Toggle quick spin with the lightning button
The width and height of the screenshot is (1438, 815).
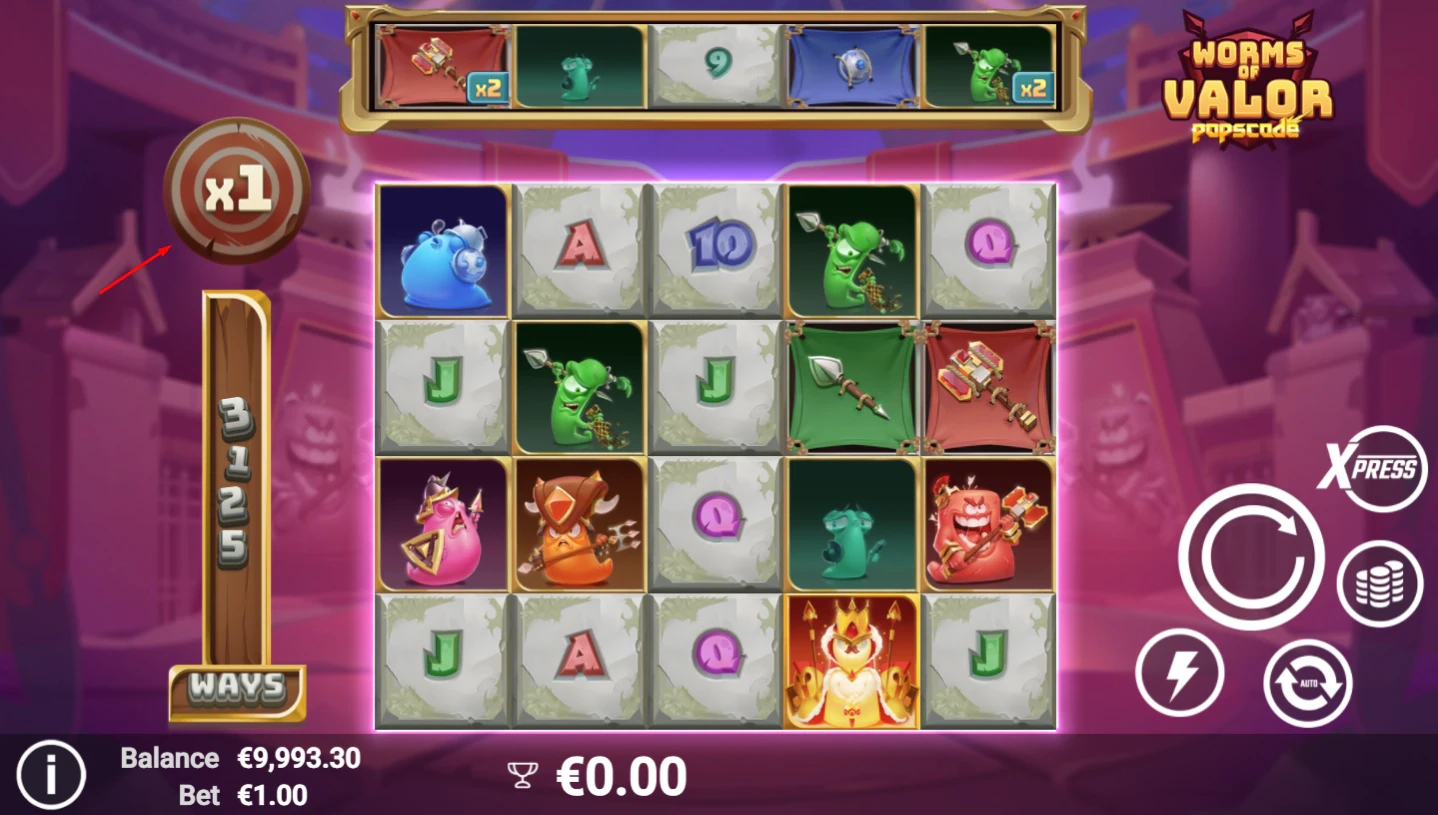click(1180, 673)
